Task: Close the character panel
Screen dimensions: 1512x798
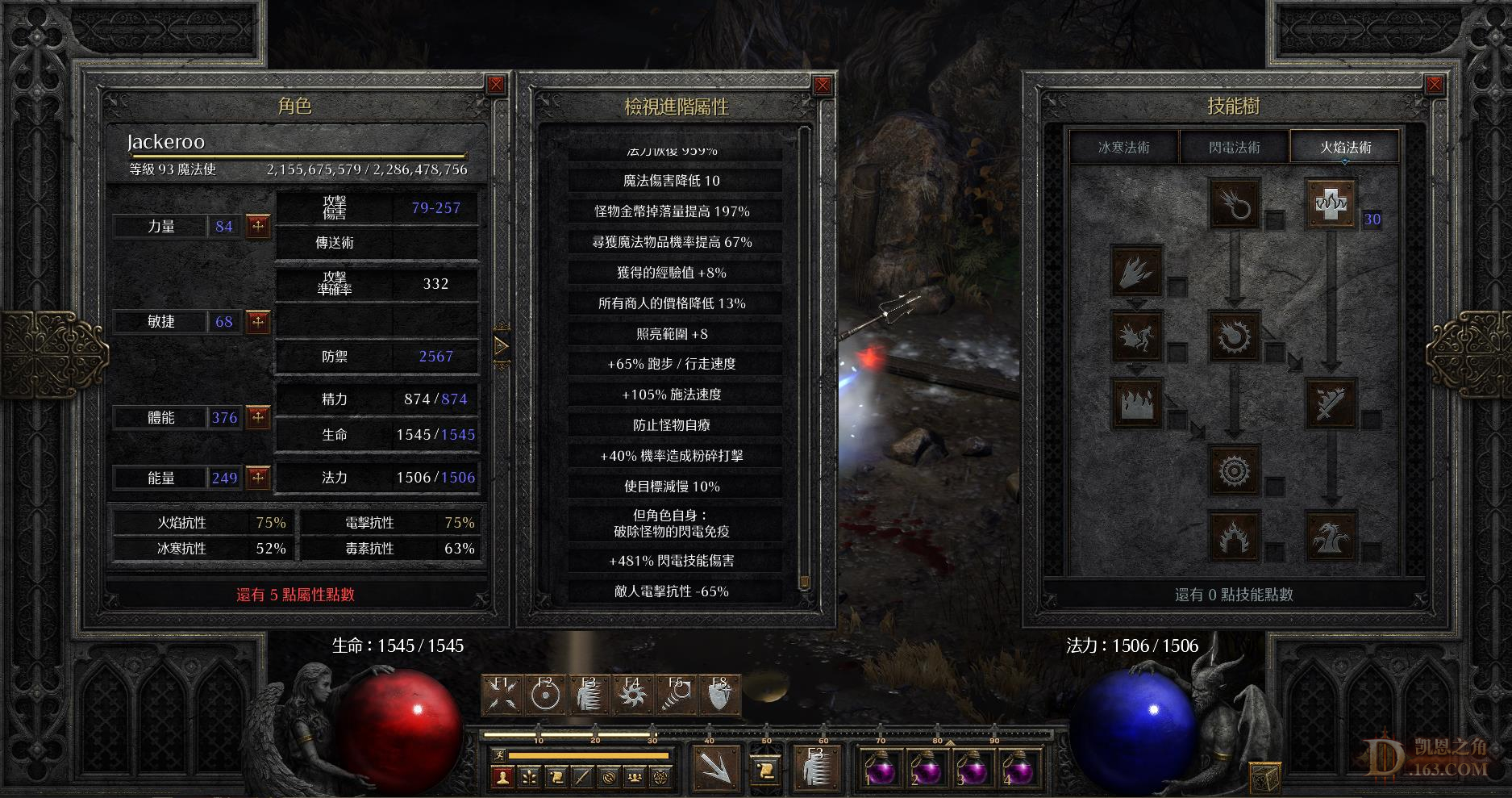Action: coord(496,85)
